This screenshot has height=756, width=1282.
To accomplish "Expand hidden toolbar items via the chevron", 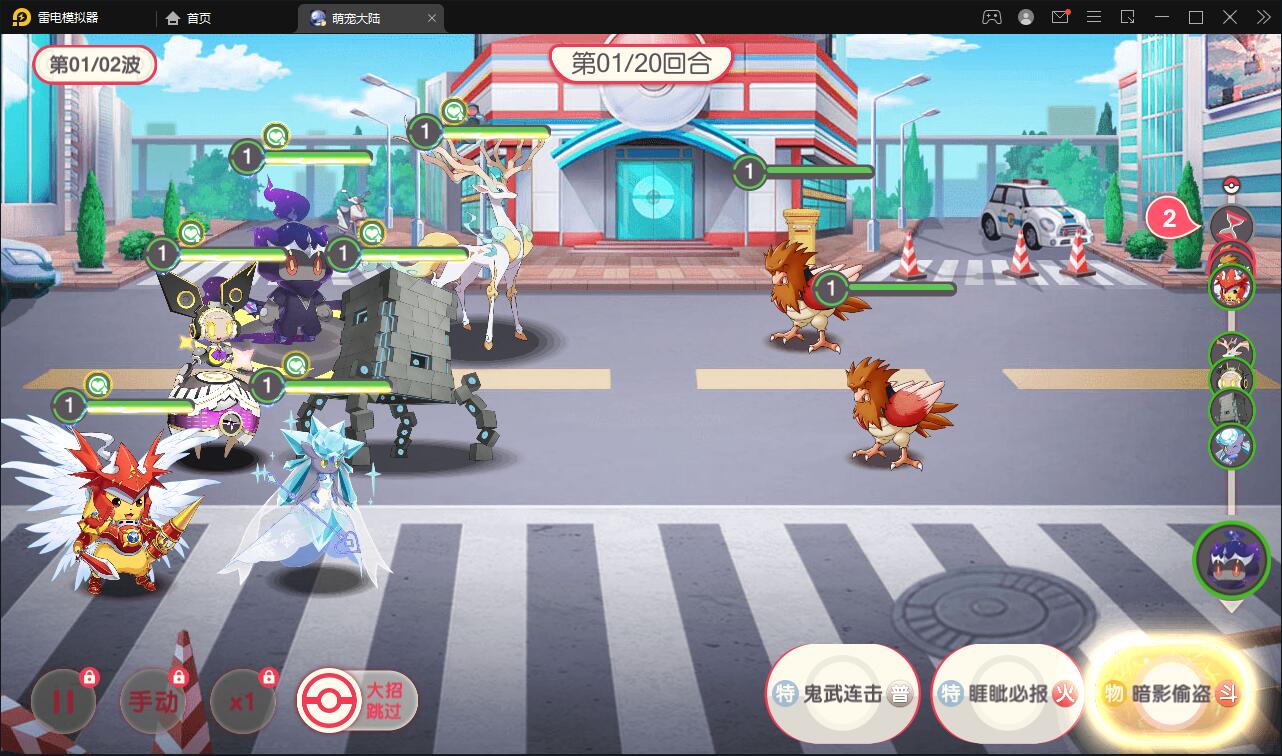I will pyautogui.click(x=1262, y=16).
